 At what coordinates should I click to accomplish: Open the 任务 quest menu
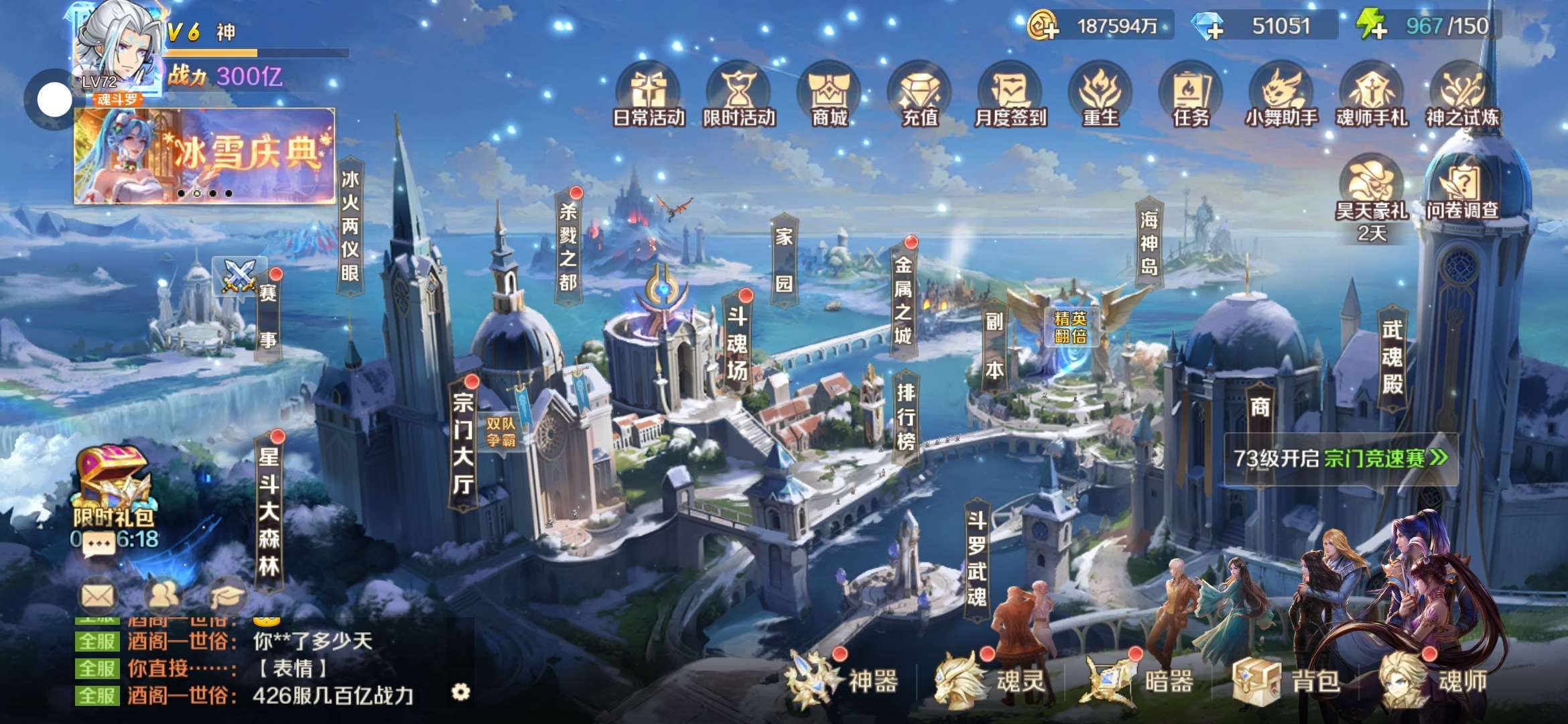(x=1191, y=96)
